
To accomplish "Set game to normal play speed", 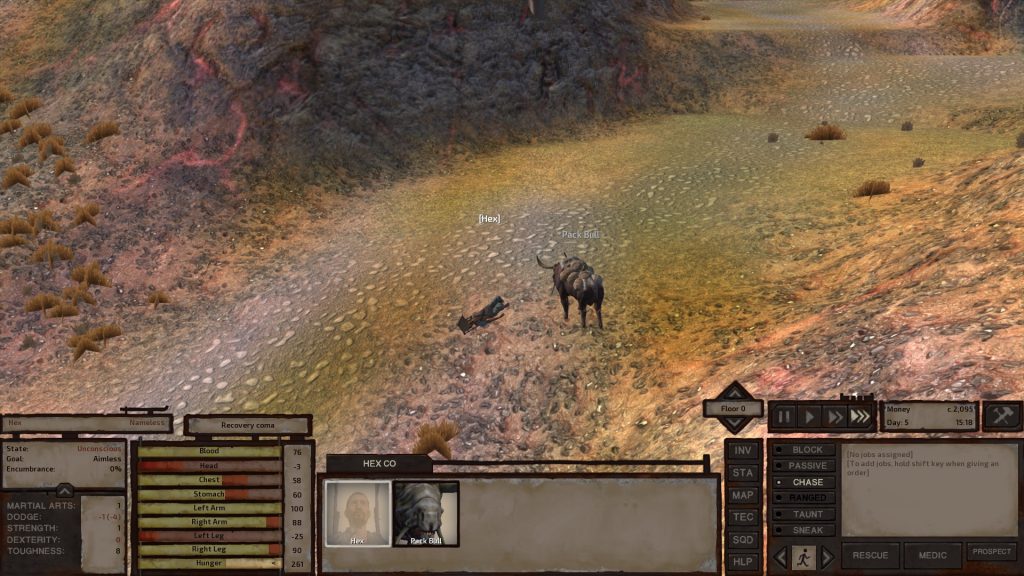I will (810, 416).
